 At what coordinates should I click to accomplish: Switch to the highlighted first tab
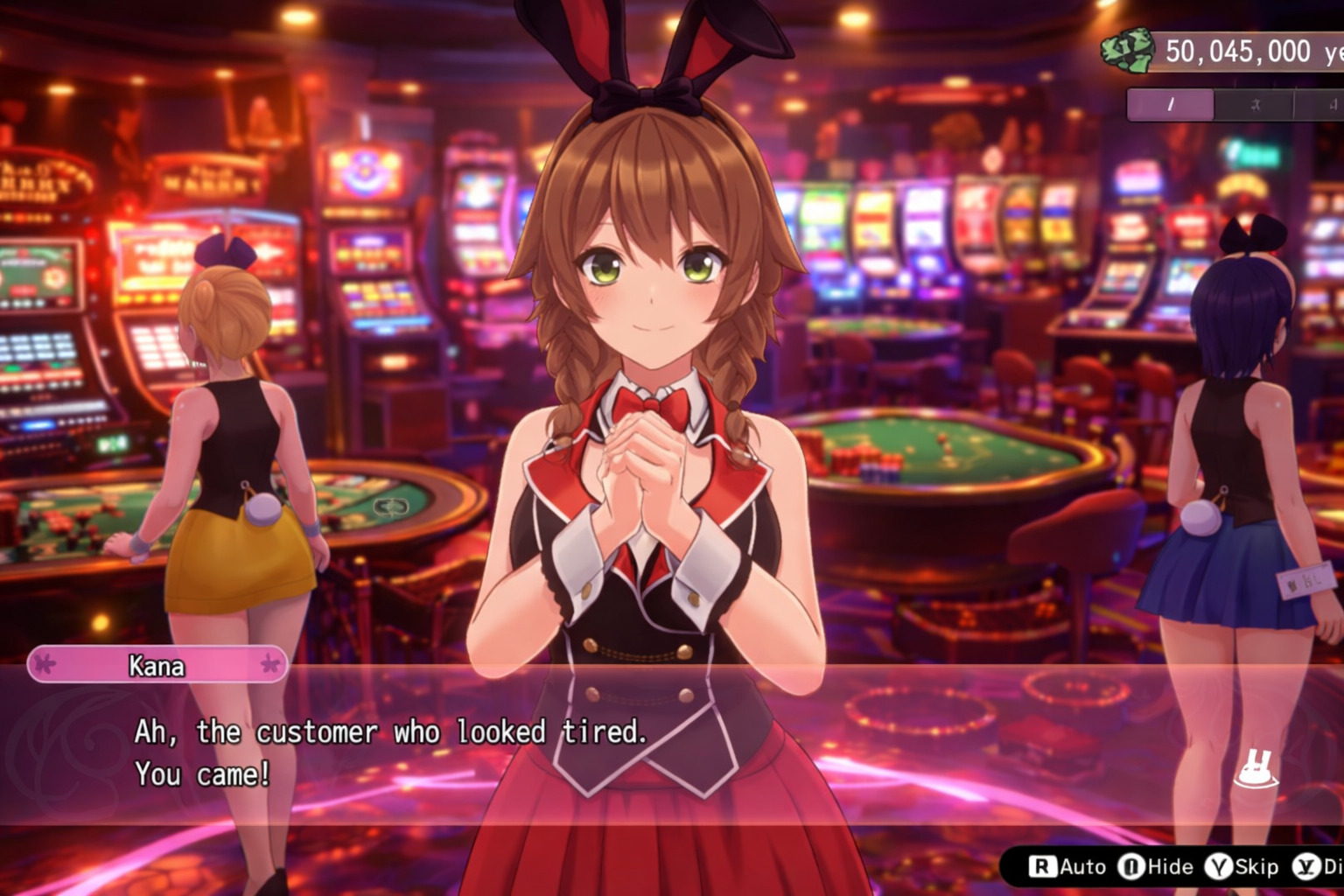pos(1170,105)
